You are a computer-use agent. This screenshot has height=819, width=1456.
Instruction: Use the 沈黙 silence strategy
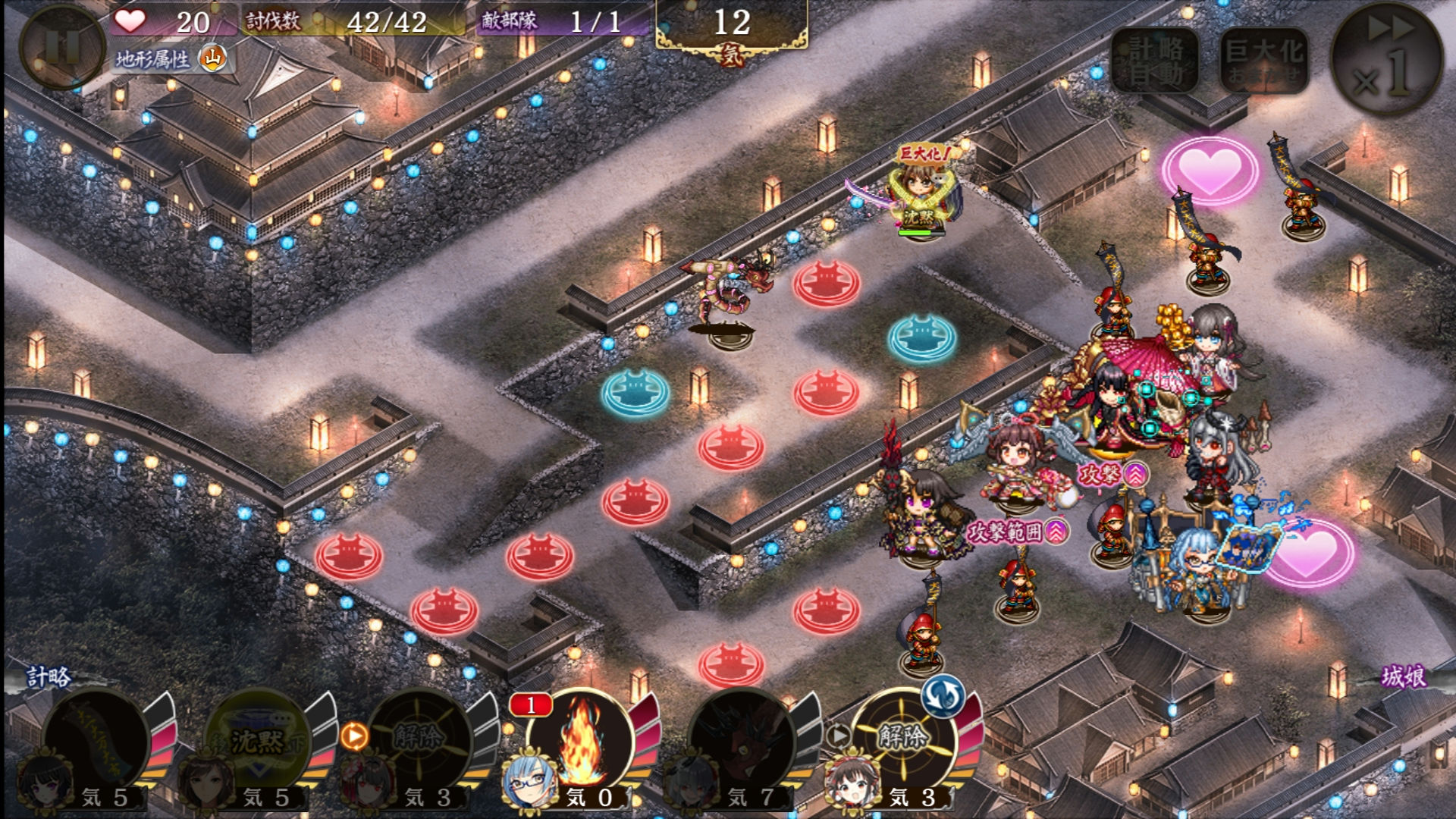pos(258,741)
